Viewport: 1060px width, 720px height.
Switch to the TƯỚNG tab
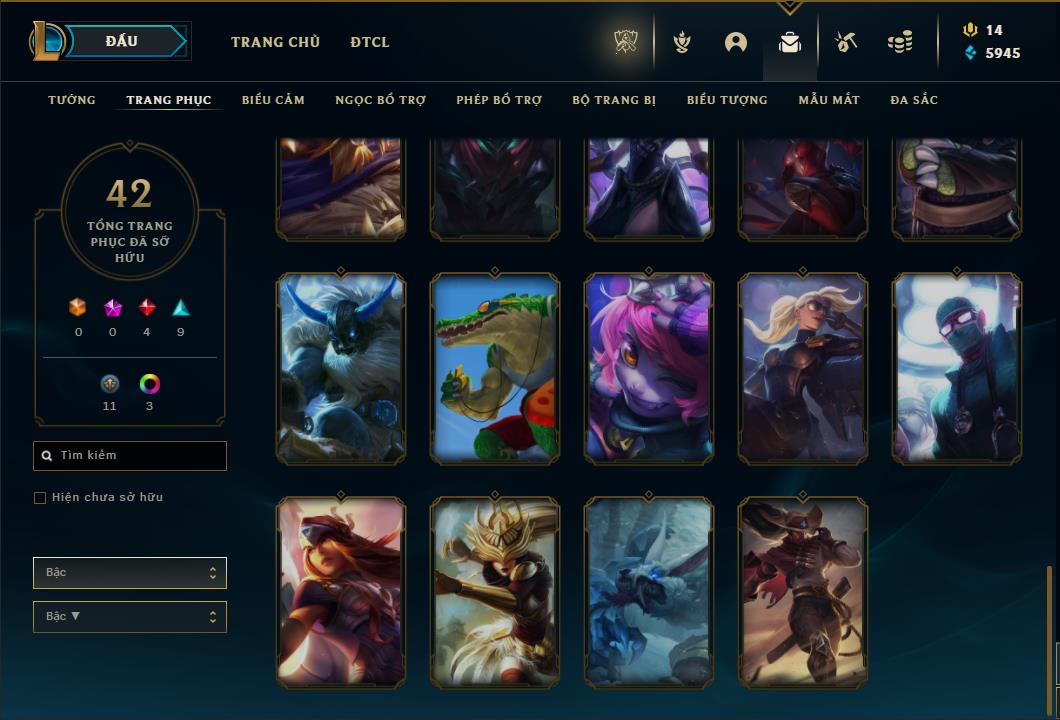pyautogui.click(x=72, y=100)
